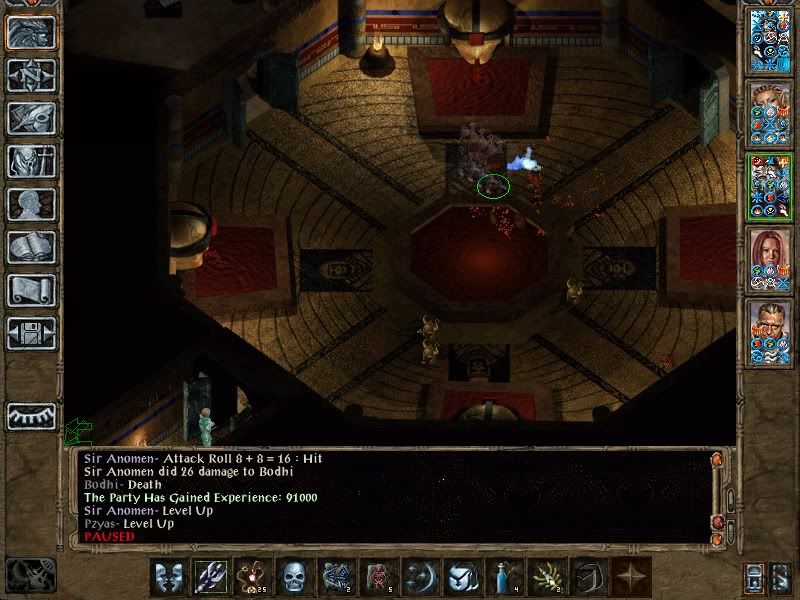Activate the skull Turn Undead button
Viewport: 800px width, 600px height.
(293, 577)
